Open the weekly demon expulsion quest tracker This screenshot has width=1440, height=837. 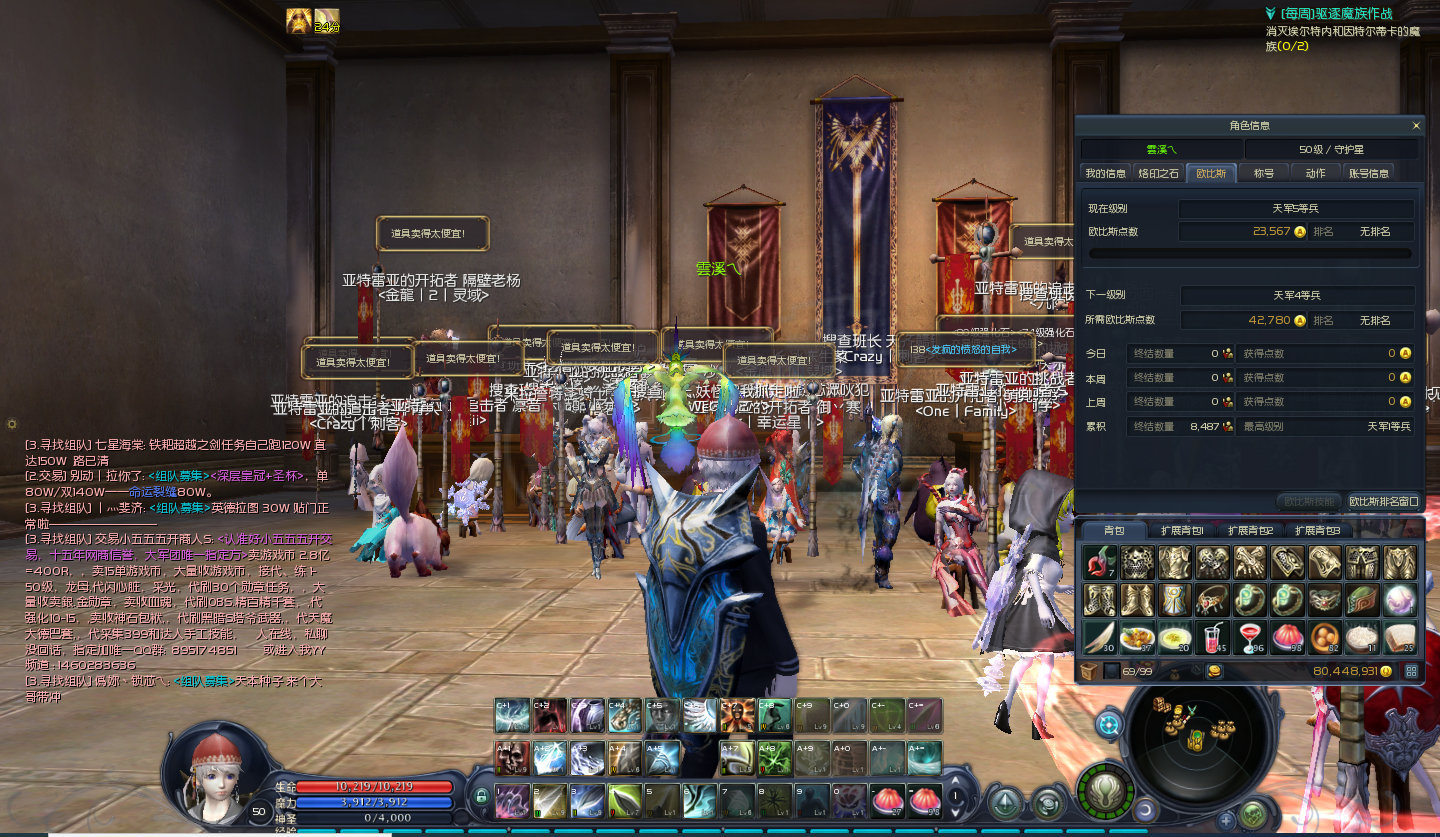coord(1336,14)
